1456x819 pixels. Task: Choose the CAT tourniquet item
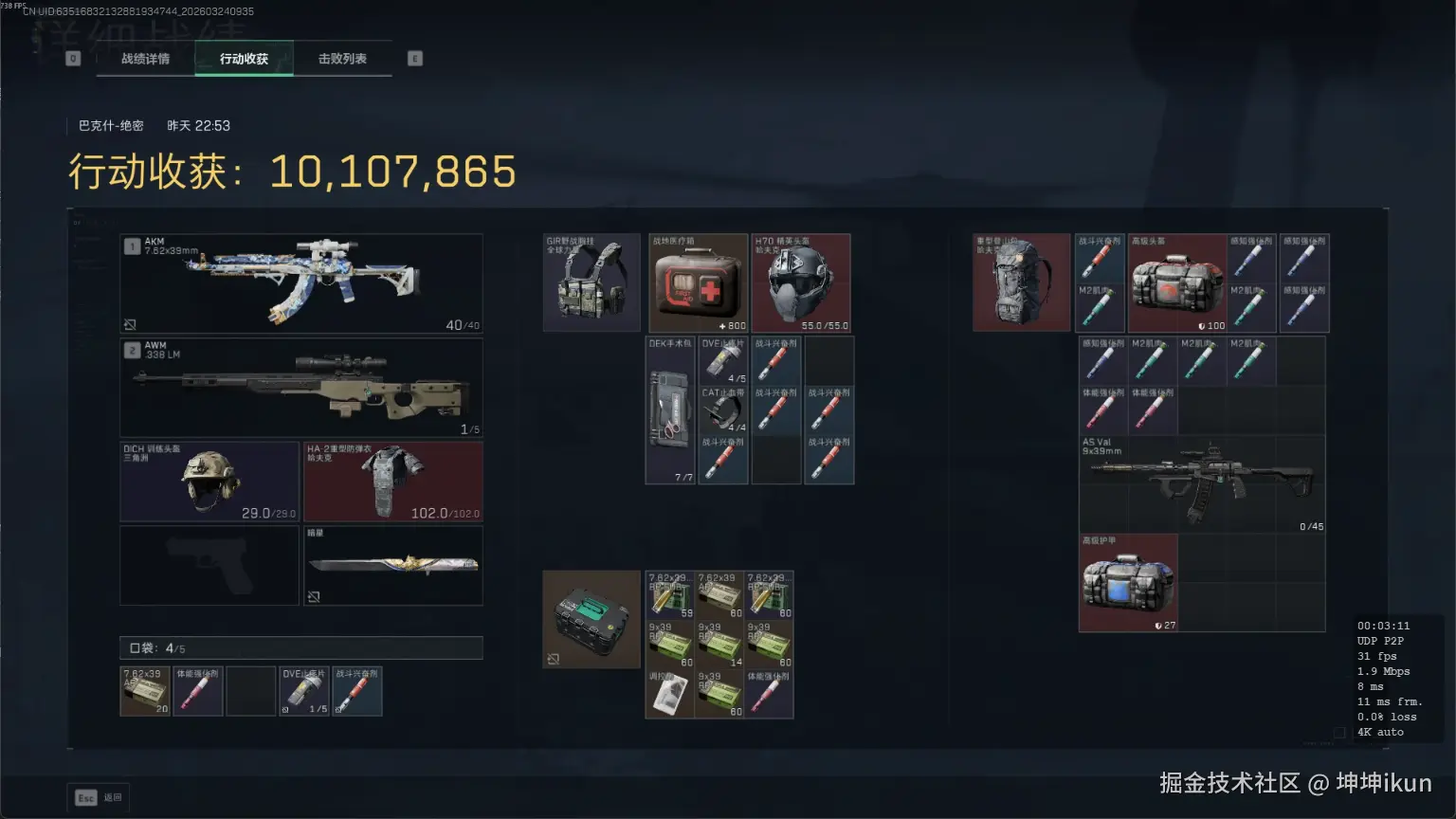722,409
